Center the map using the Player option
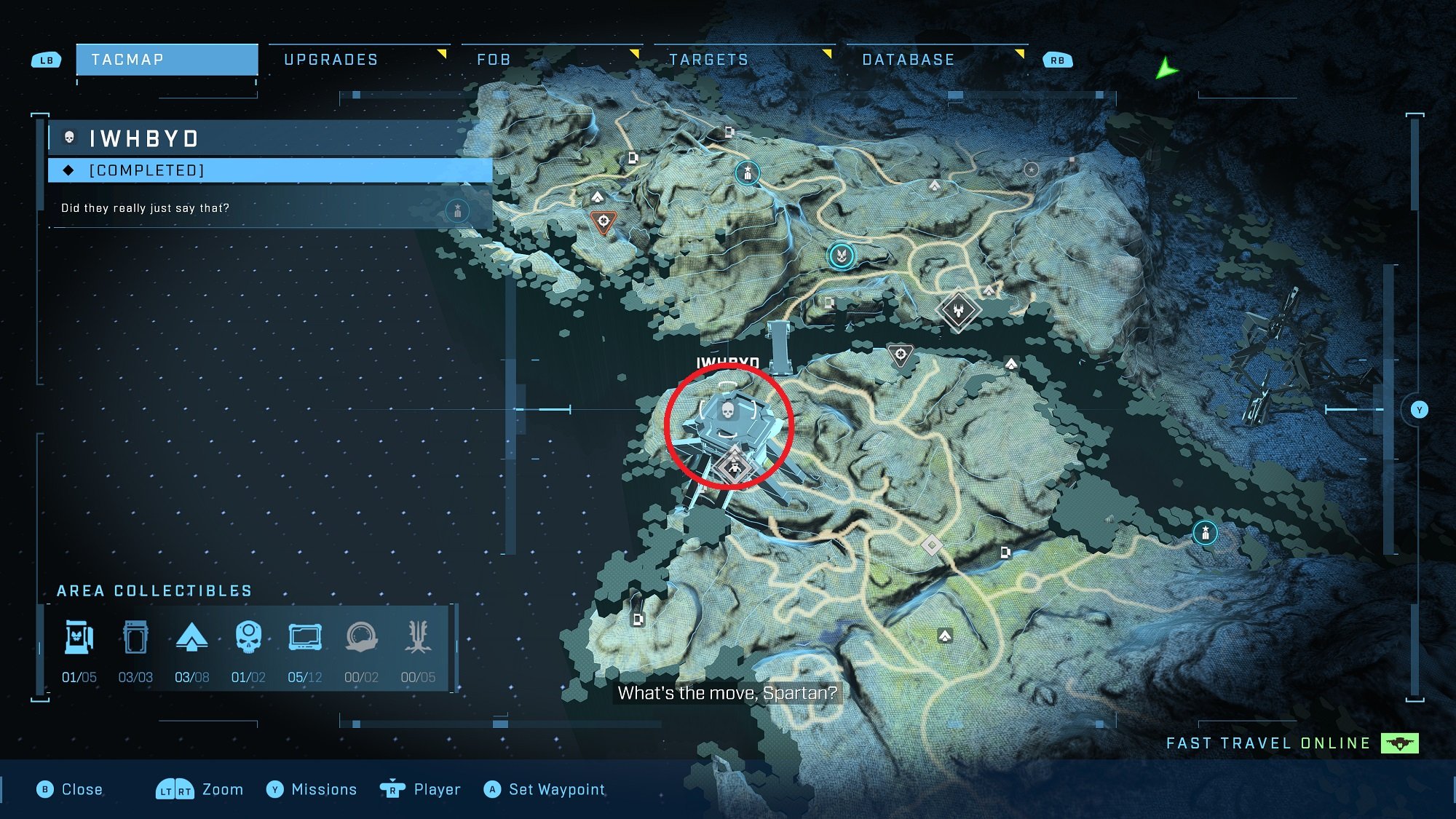The width and height of the screenshot is (1456, 819). (x=420, y=789)
